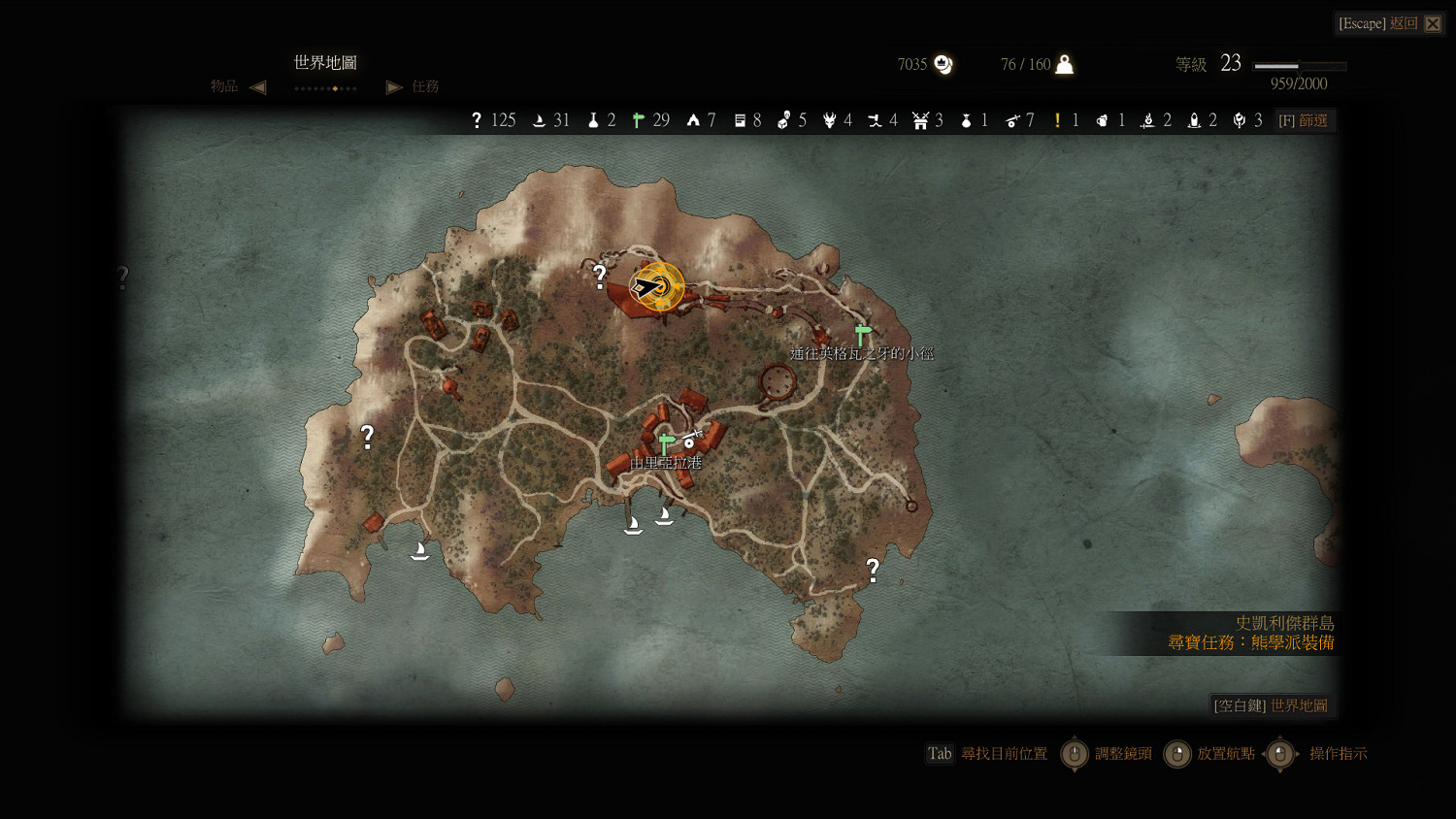Open the 篩選 map filter
Viewport: 1456px width, 819px height.
[1304, 120]
